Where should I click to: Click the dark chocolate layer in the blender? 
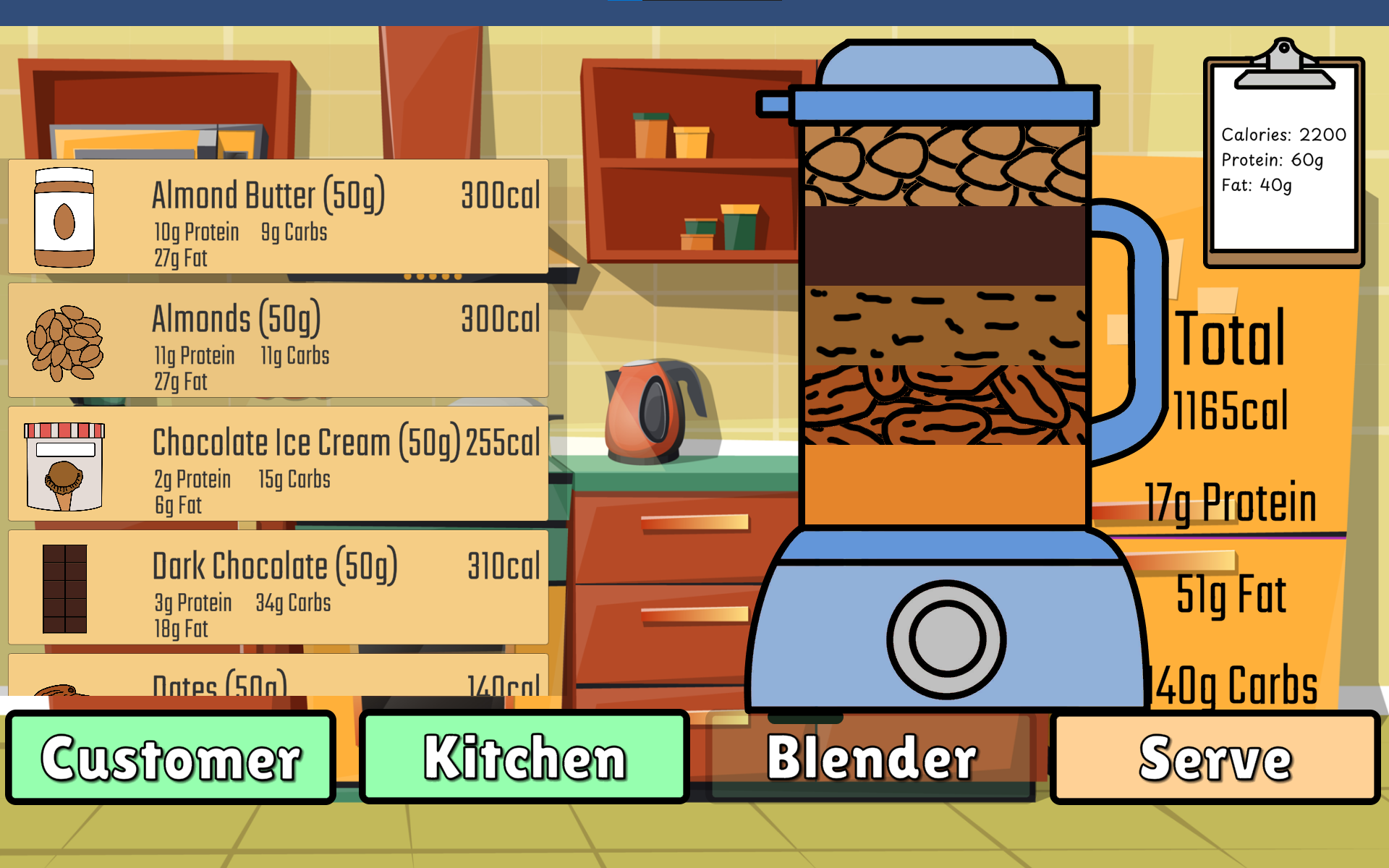click(945, 246)
